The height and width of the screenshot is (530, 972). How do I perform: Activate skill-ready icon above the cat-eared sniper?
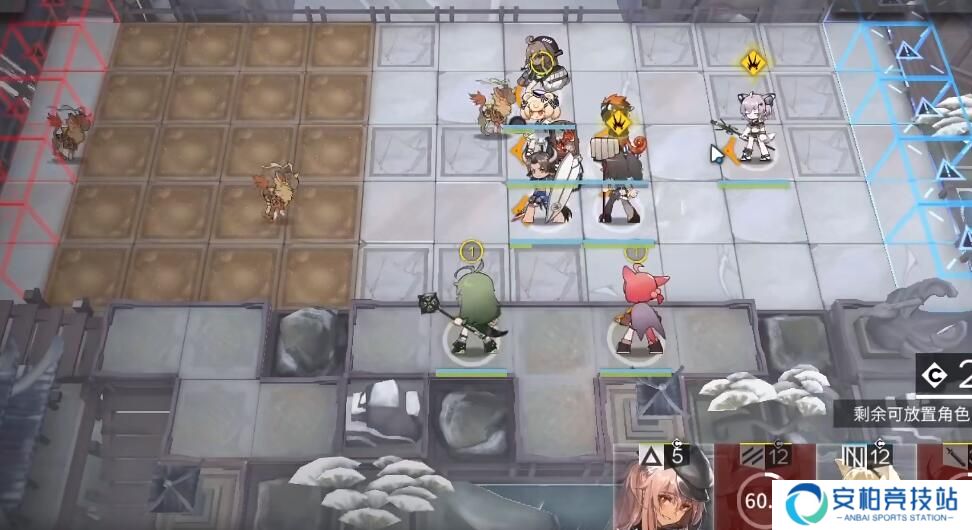pos(752,63)
